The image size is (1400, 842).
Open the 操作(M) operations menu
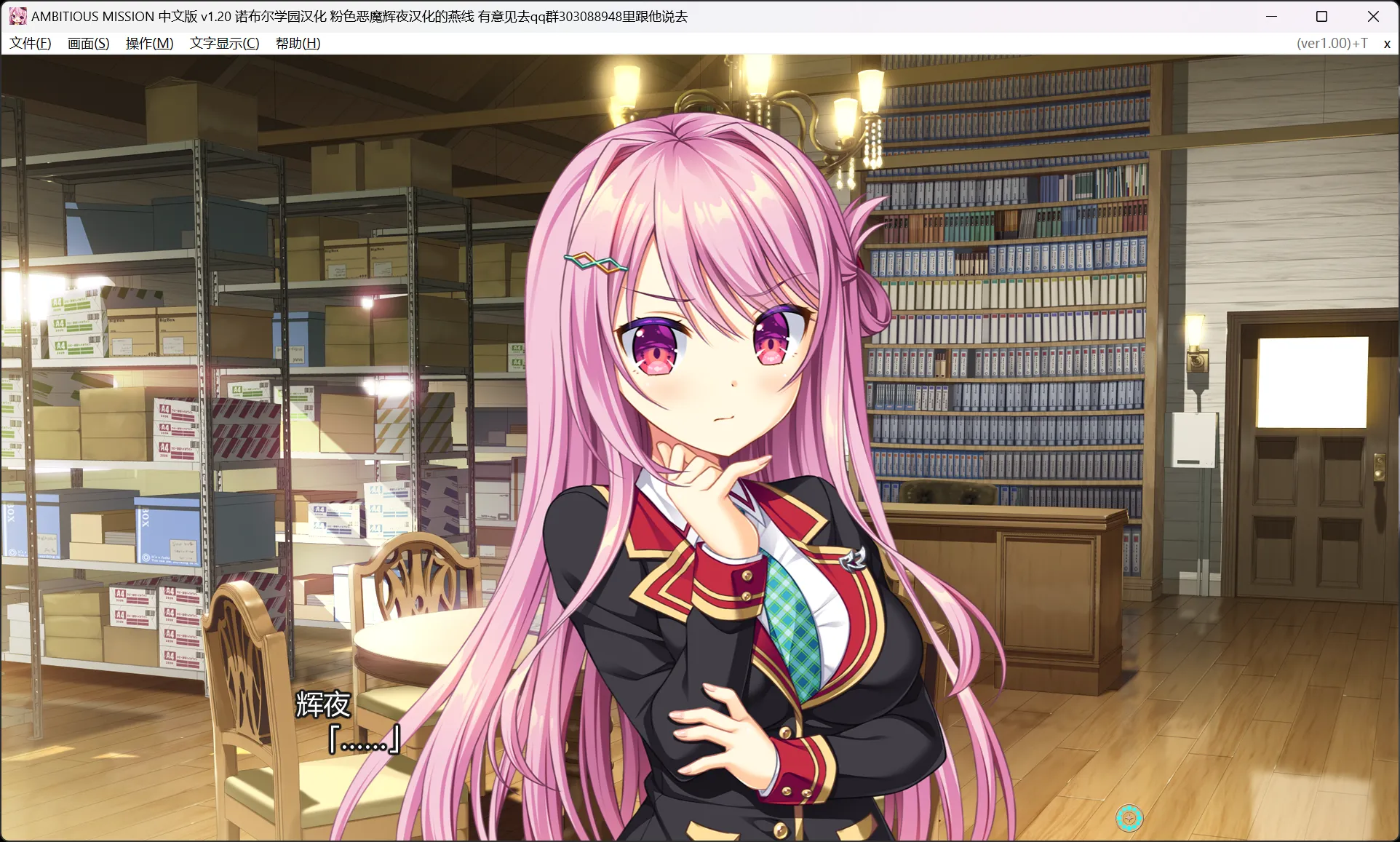[x=148, y=43]
